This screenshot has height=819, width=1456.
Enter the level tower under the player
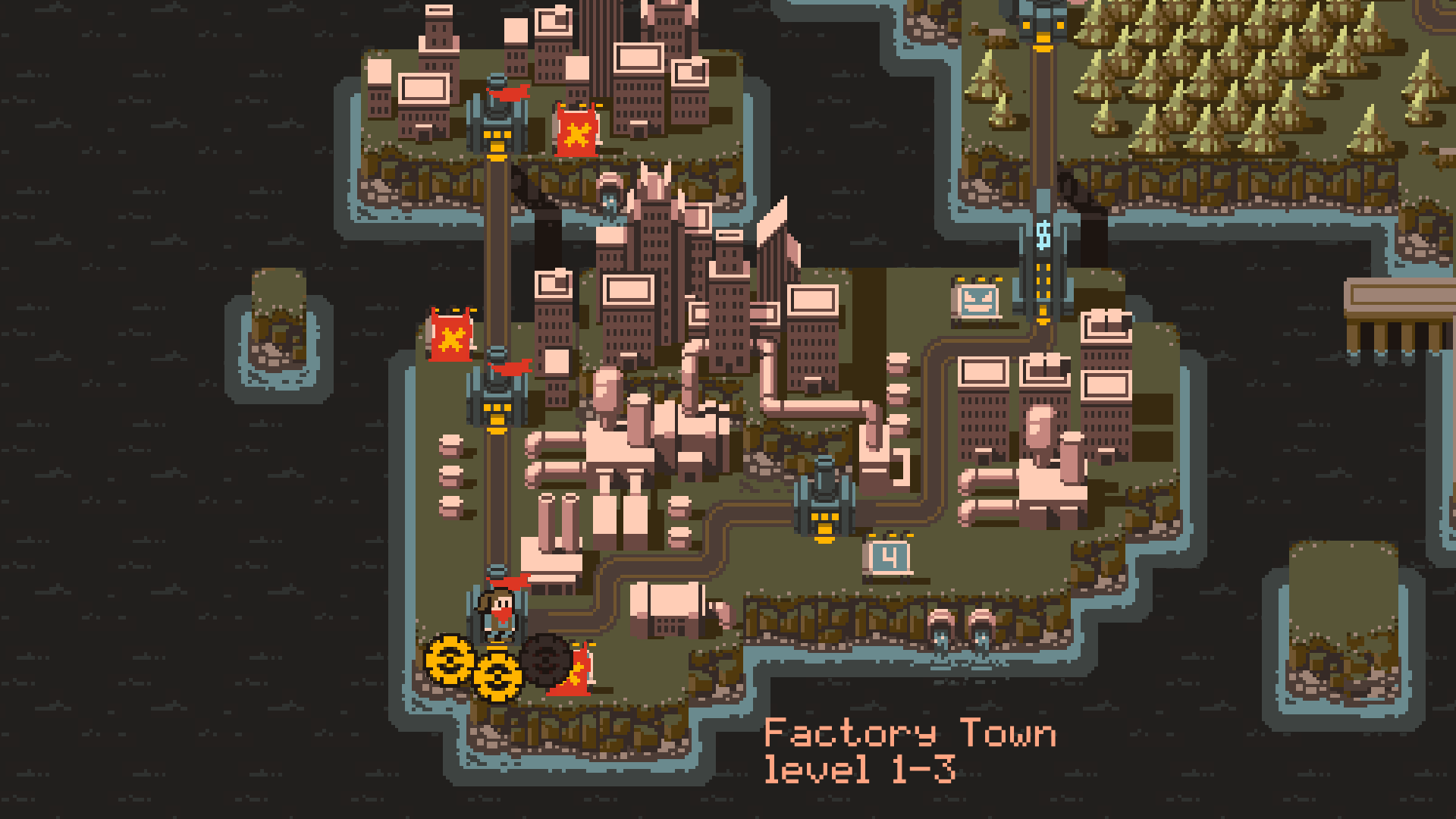(498, 611)
